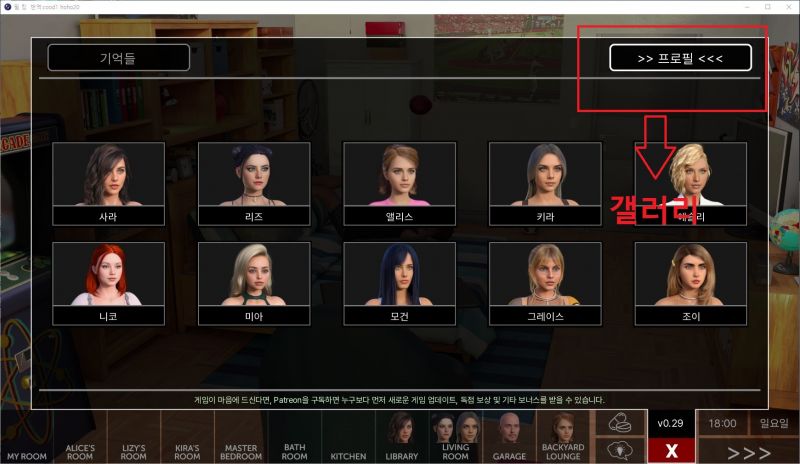Viewport: 800px width, 464px height.
Task: Go to MY ROOM
Action: 27,438
